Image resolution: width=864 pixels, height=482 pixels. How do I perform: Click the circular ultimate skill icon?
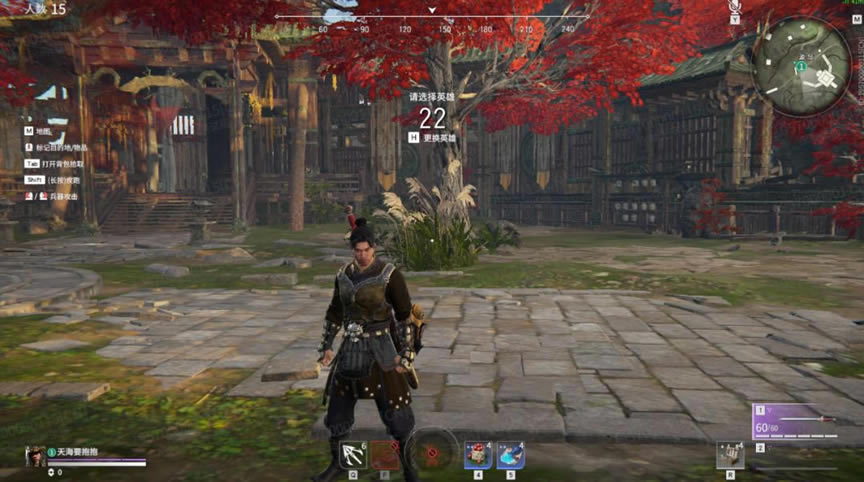[x=432, y=451]
